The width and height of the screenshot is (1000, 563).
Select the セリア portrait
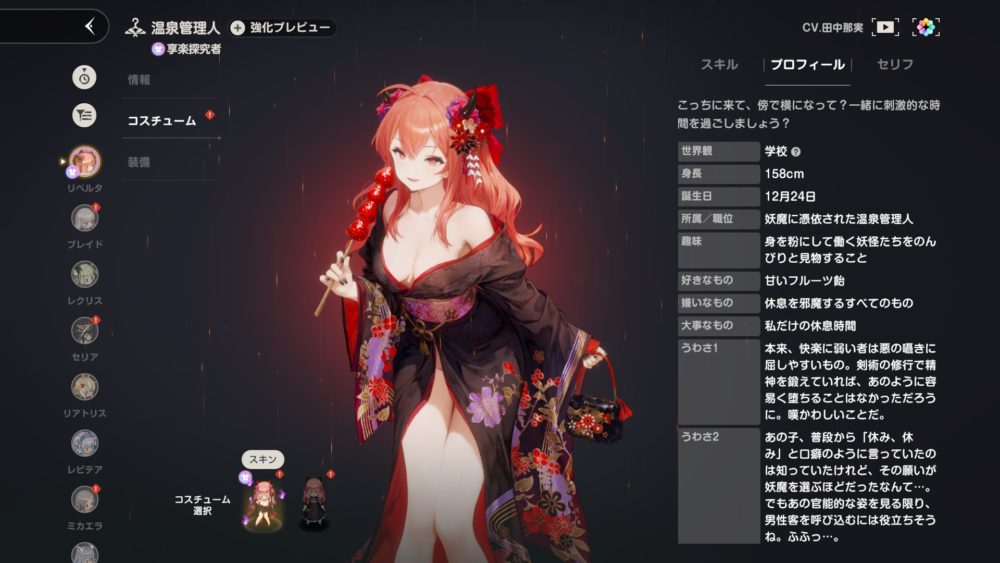[85, 330]
